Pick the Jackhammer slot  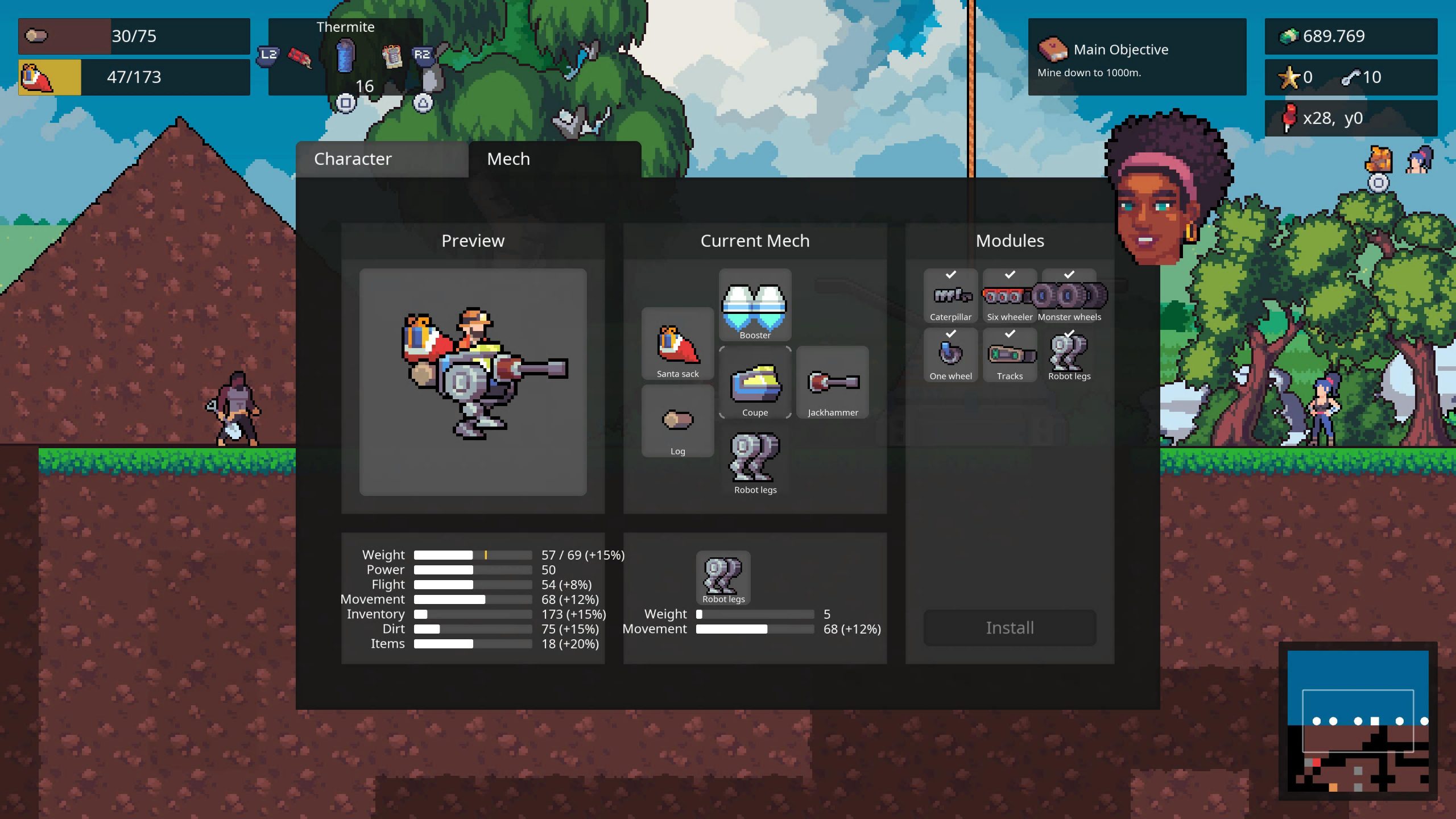(x=832, y=383)
